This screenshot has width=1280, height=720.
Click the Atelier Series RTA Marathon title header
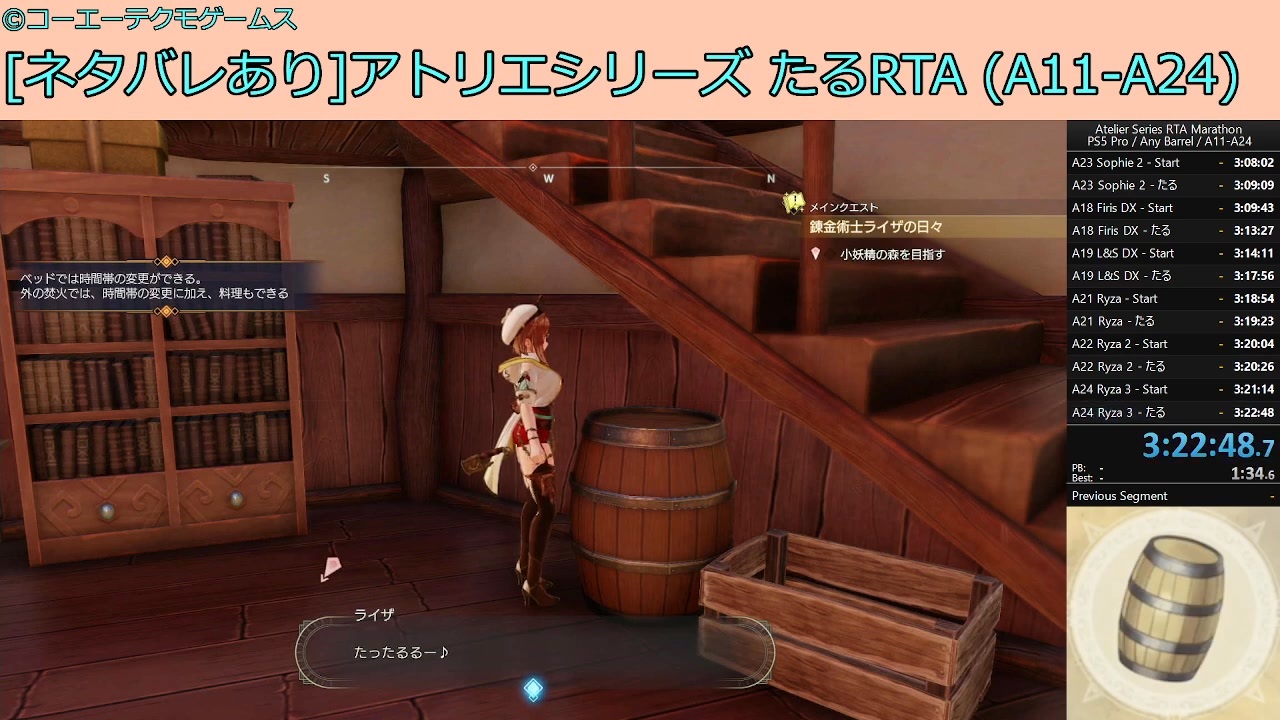tap(1169, 128)
